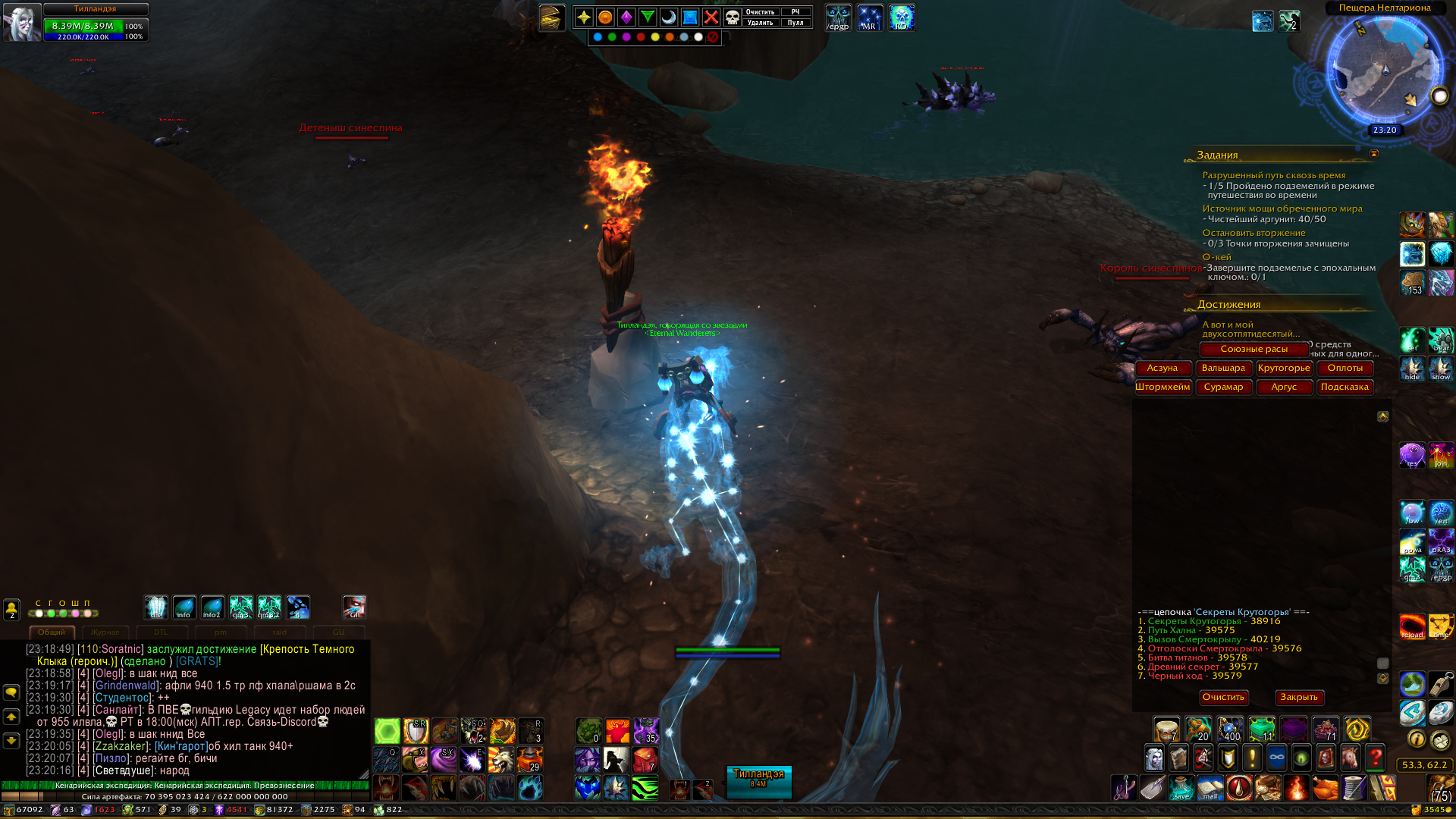Screen dimensions: 1456x819
Task: Select the Крутогорье zone button
Action: (1284, 368)
